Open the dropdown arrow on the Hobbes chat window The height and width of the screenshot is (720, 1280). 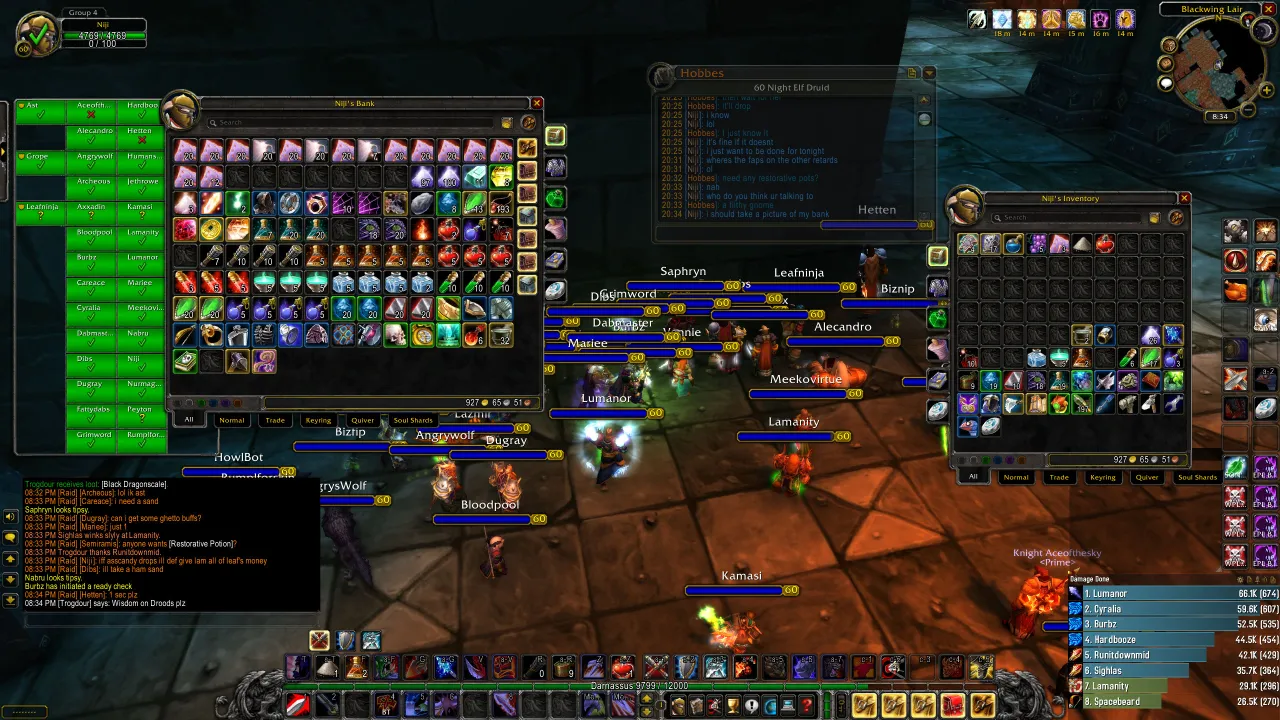click(x=929, y=73)
